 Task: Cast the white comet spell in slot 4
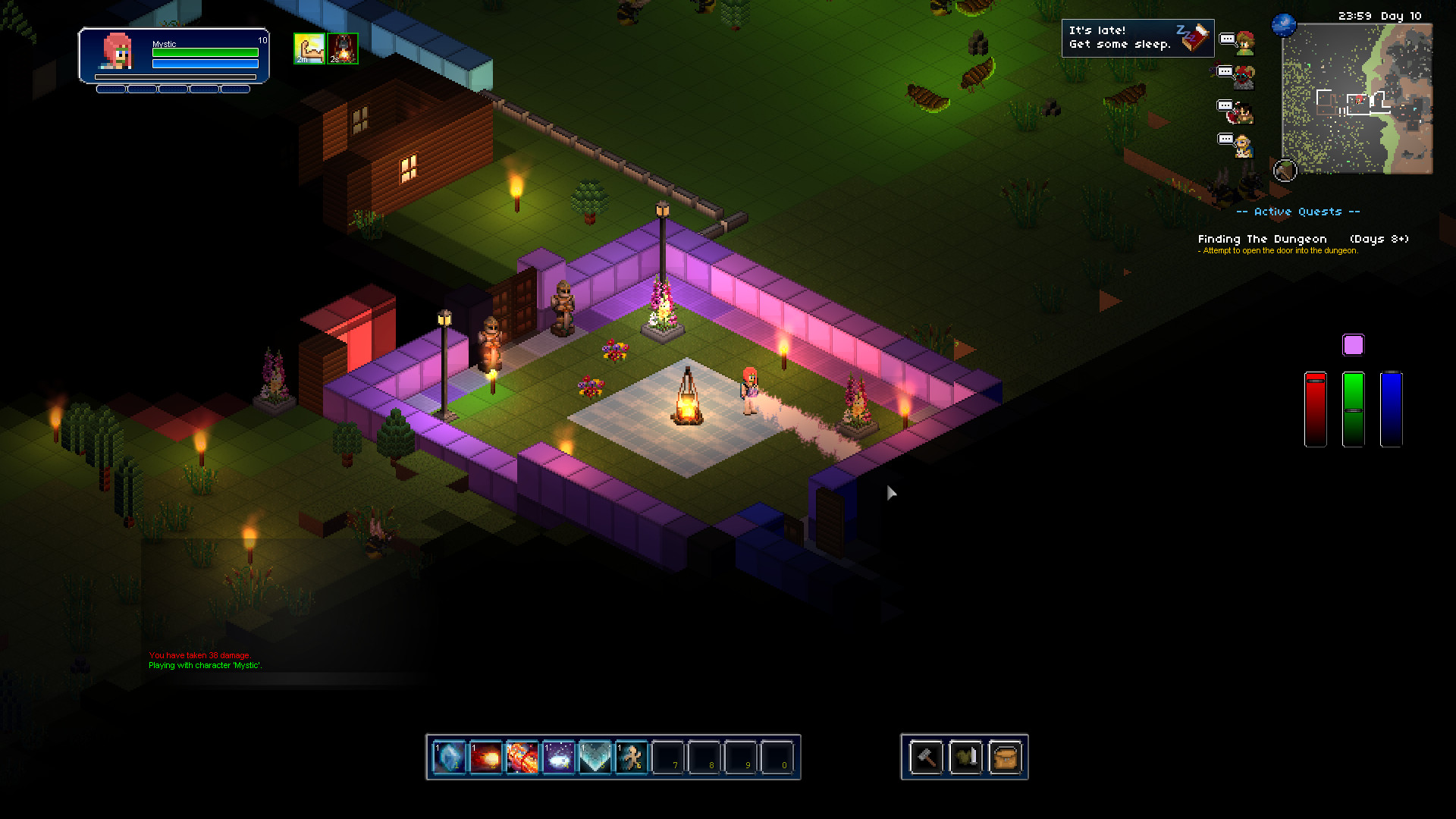point(558,757)
